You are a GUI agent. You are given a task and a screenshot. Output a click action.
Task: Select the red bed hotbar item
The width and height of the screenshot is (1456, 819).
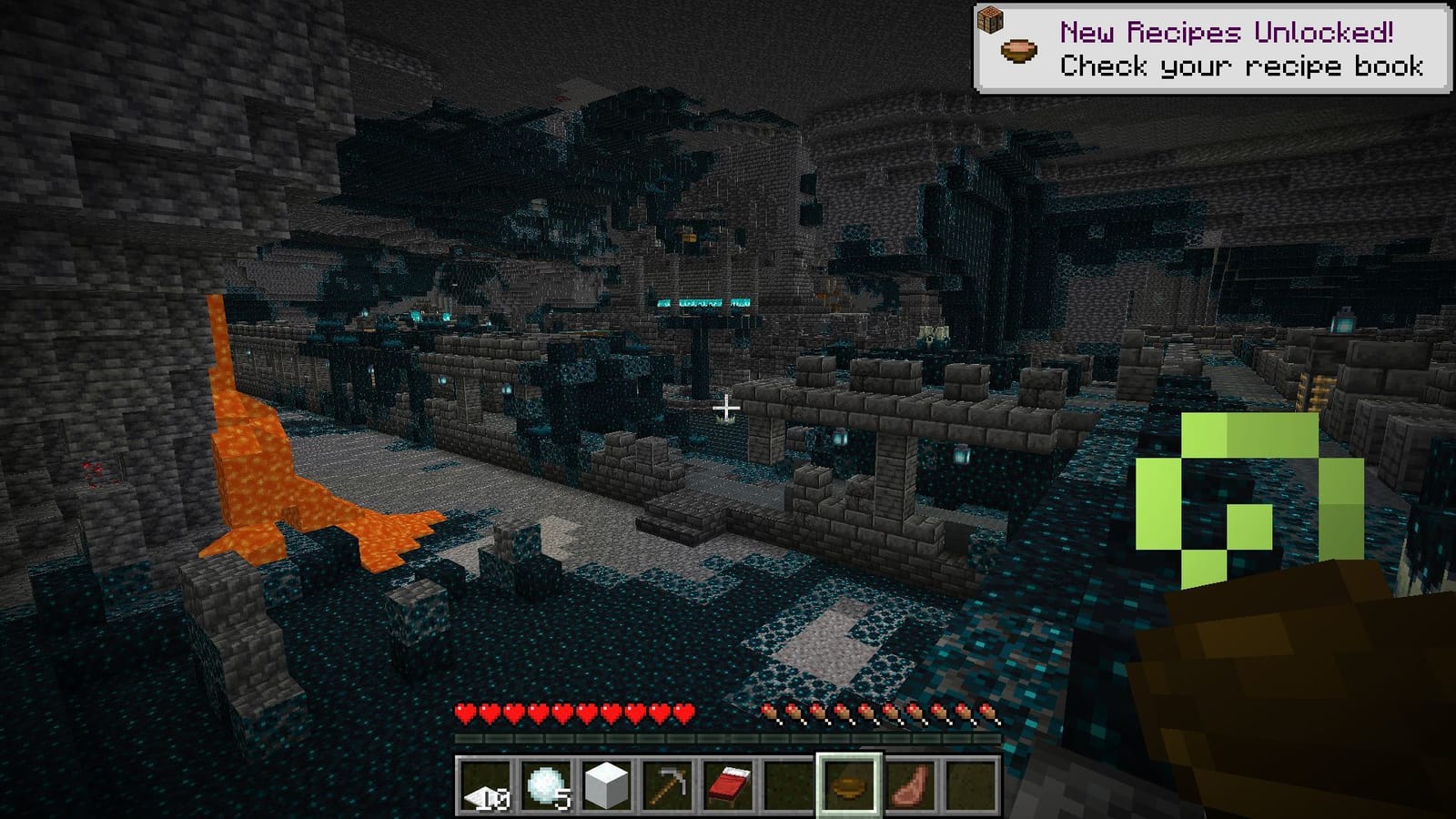(730, 787)
